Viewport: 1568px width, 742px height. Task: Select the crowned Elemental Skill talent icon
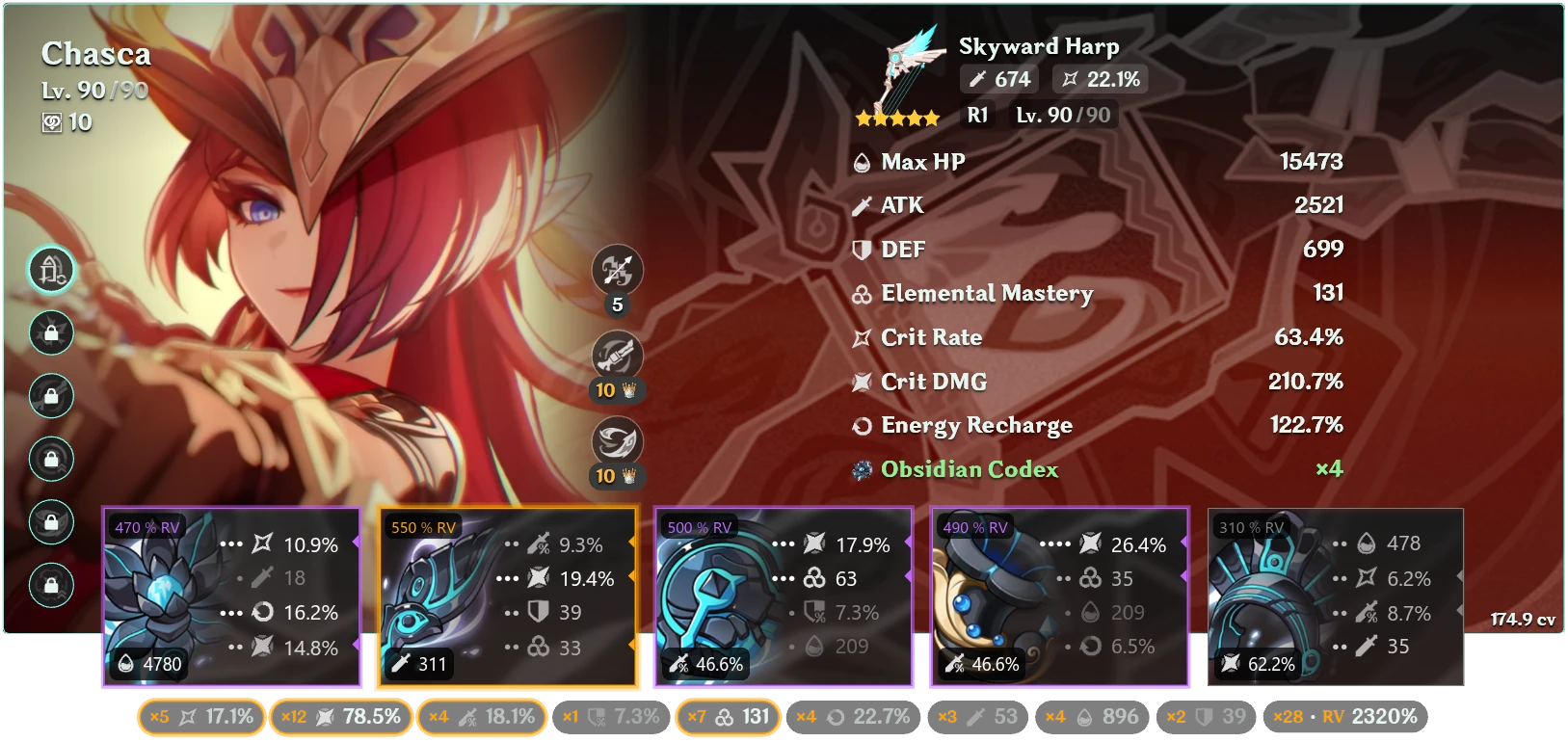617,356
